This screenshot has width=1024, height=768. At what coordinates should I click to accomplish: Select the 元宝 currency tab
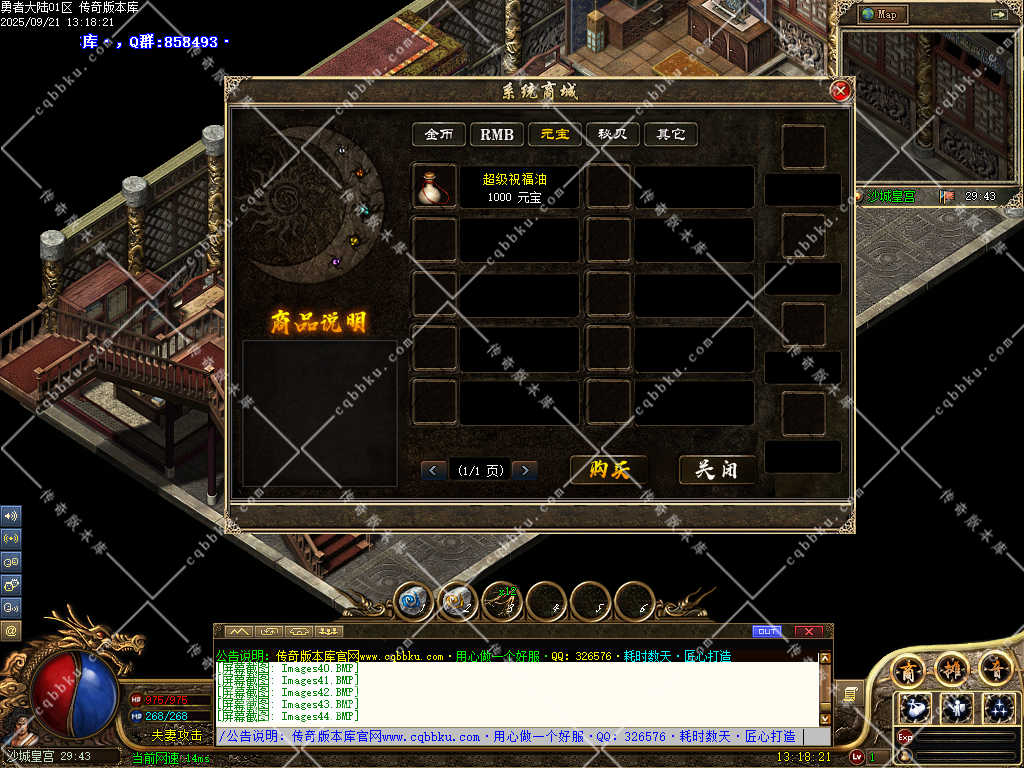tap(555, 134)
